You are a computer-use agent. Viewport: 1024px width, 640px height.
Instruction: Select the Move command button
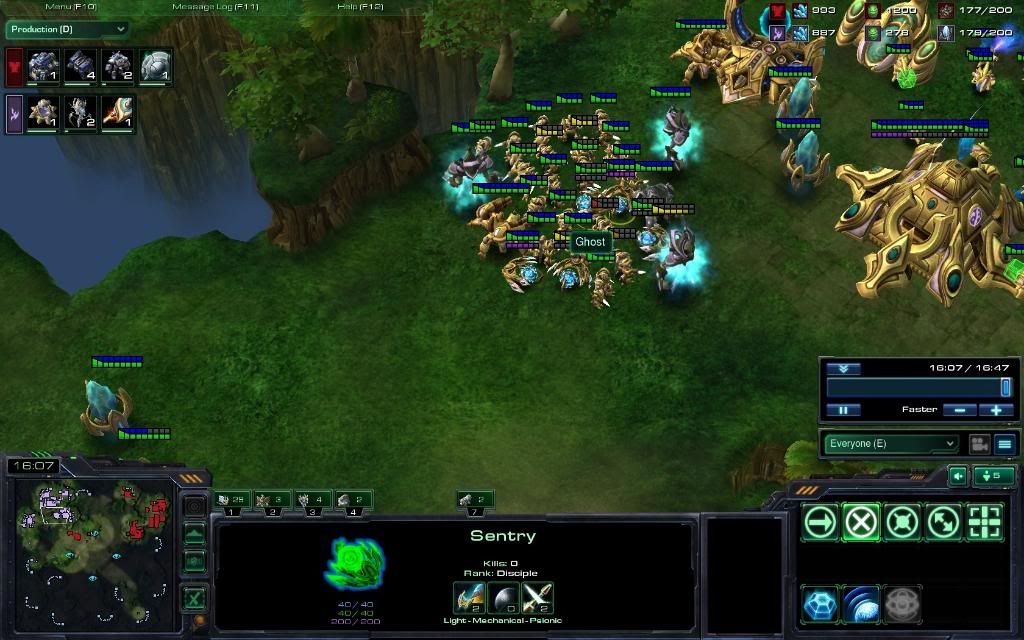point(820,522)
